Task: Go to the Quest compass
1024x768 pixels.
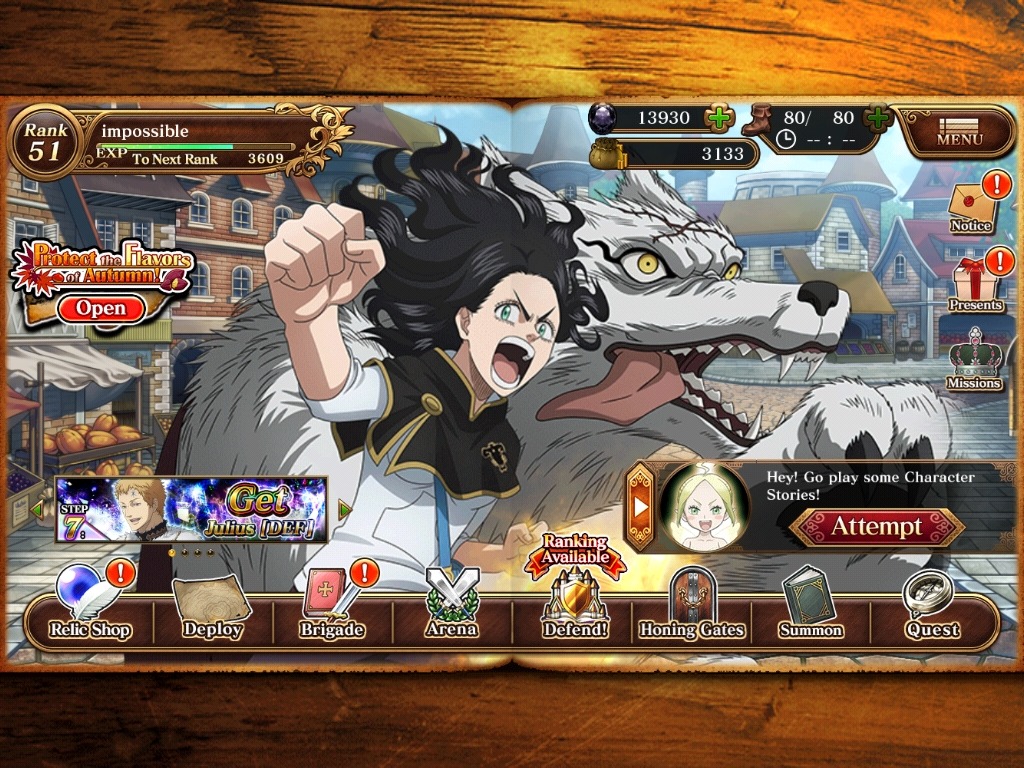Action: 932,608
